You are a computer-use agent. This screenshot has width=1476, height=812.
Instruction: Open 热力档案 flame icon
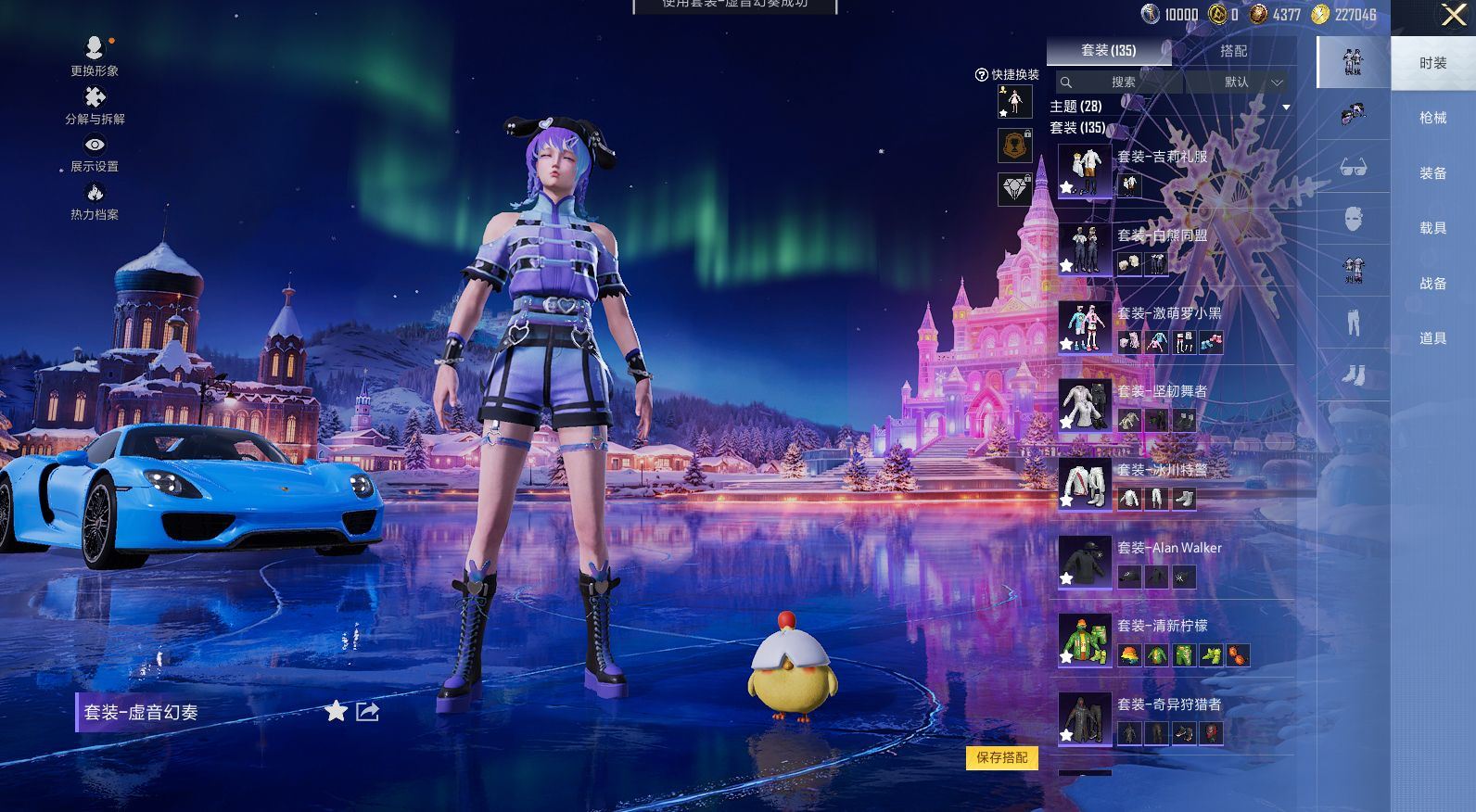click(95, 200)
